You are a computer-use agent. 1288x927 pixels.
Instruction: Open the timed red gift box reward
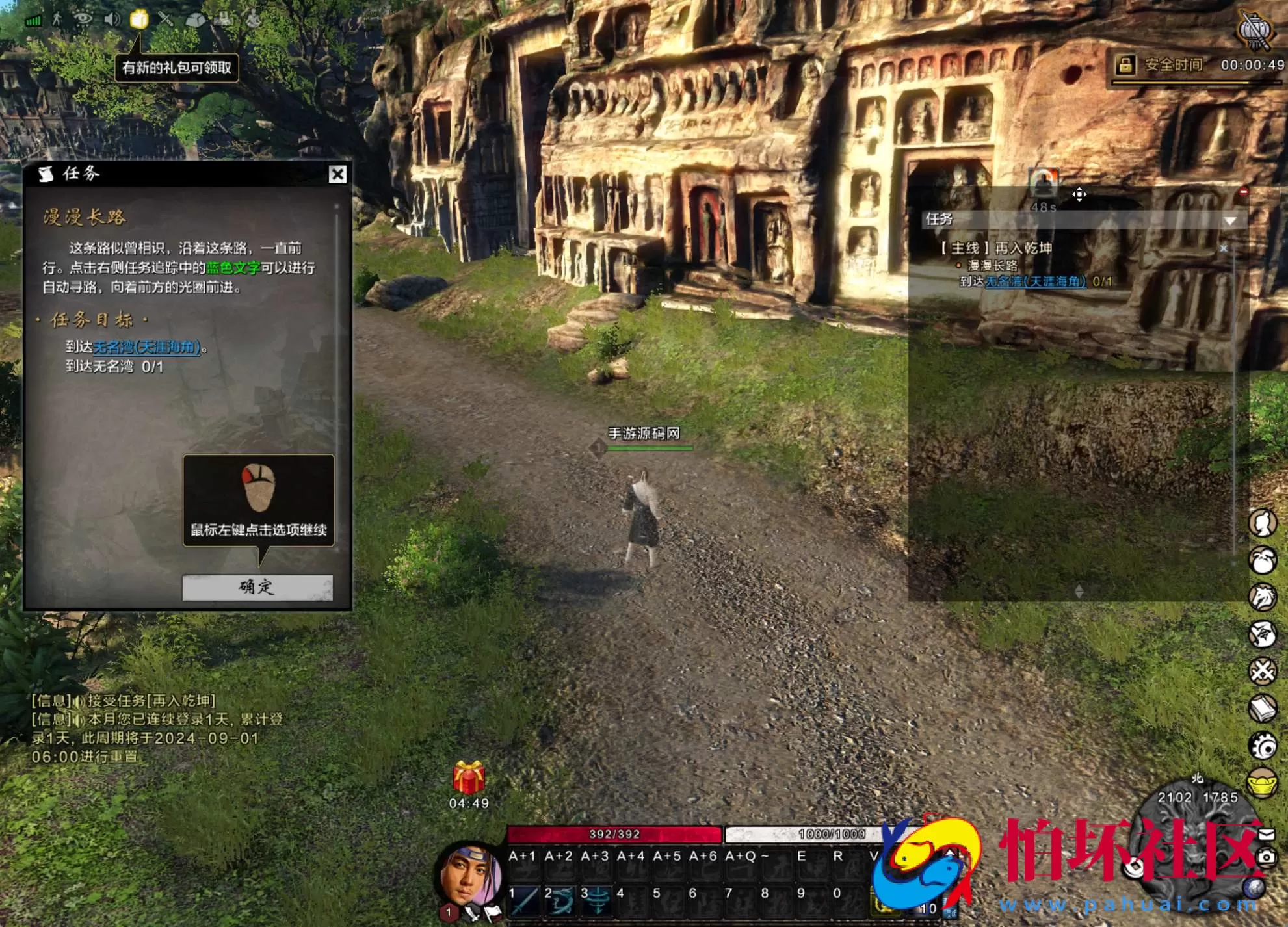(x=469, y=777)
